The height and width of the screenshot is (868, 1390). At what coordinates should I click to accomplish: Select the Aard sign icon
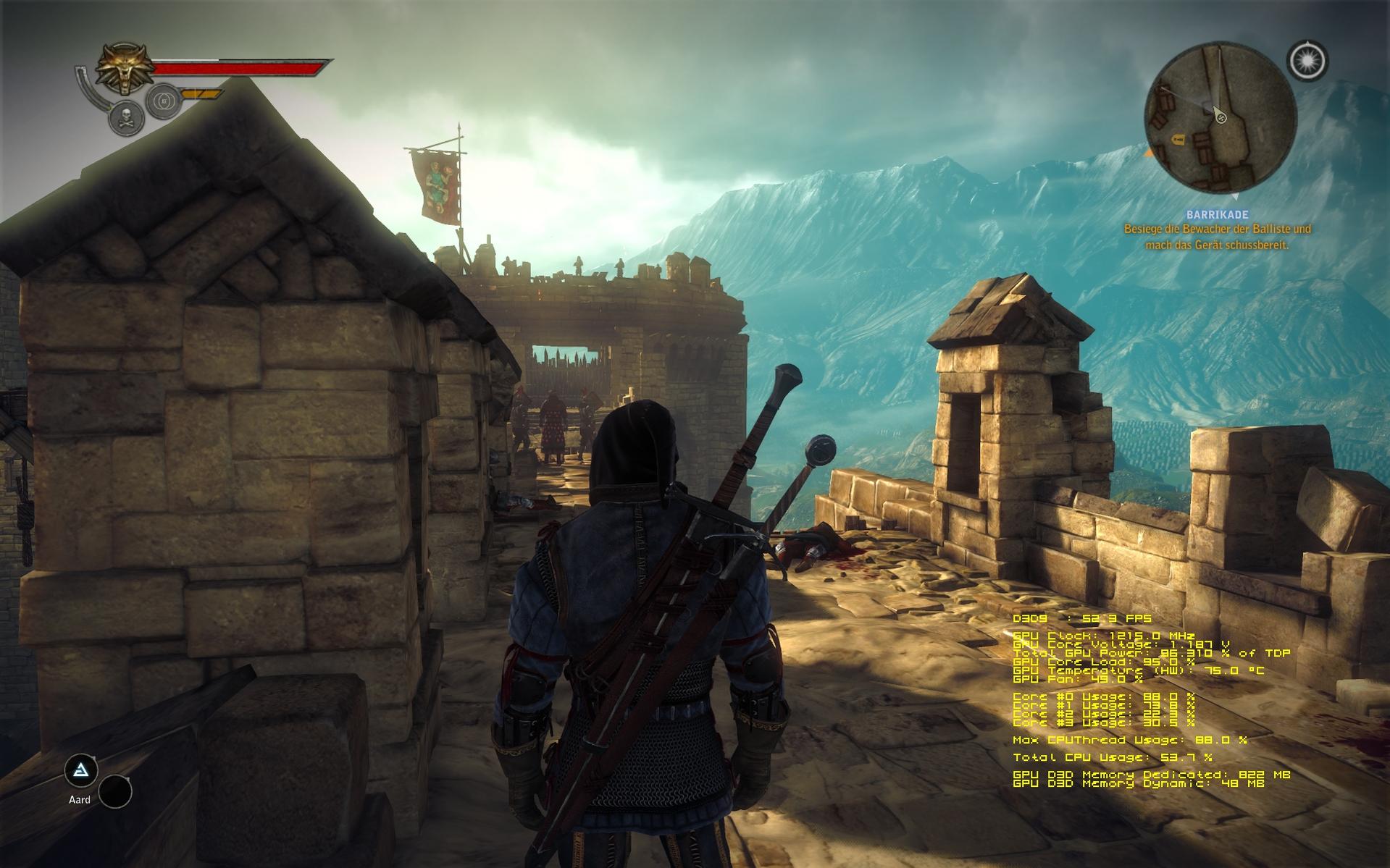click(81, 770)
